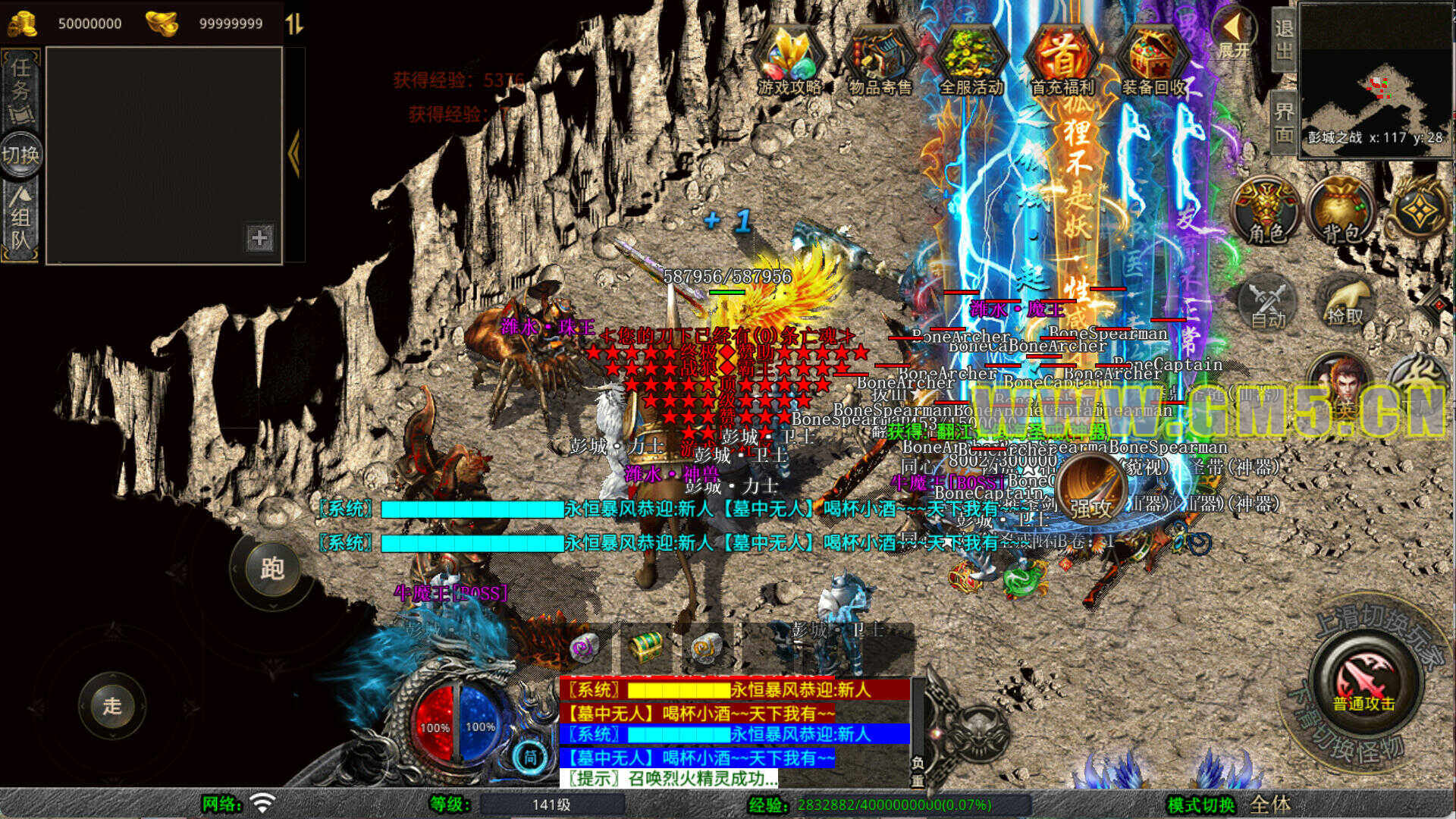Toggle 自动 auto-combat
Screen dimensions: 1456x819
click(1268, 303)
